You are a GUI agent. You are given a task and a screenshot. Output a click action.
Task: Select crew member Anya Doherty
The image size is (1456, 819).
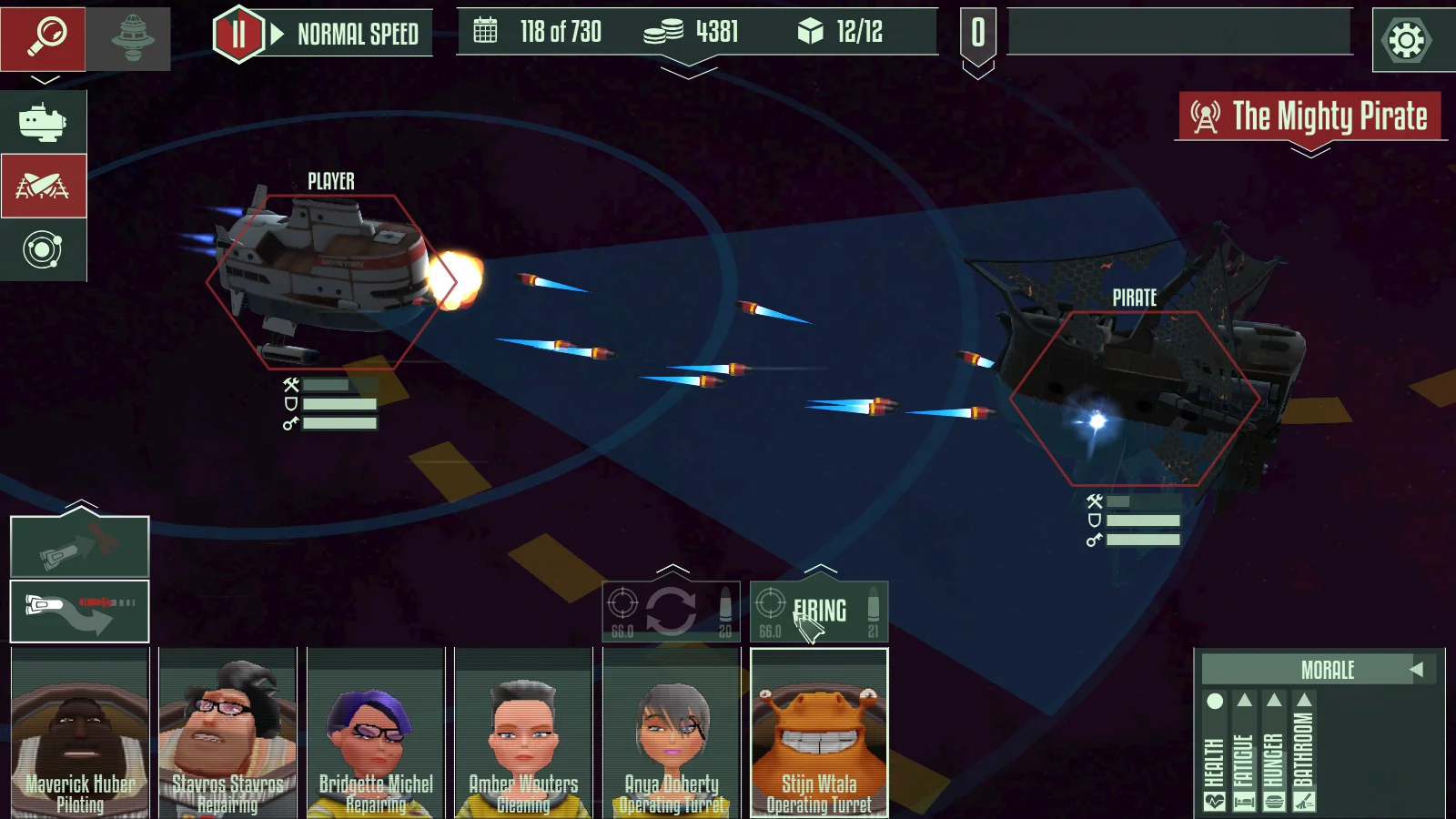672,733
